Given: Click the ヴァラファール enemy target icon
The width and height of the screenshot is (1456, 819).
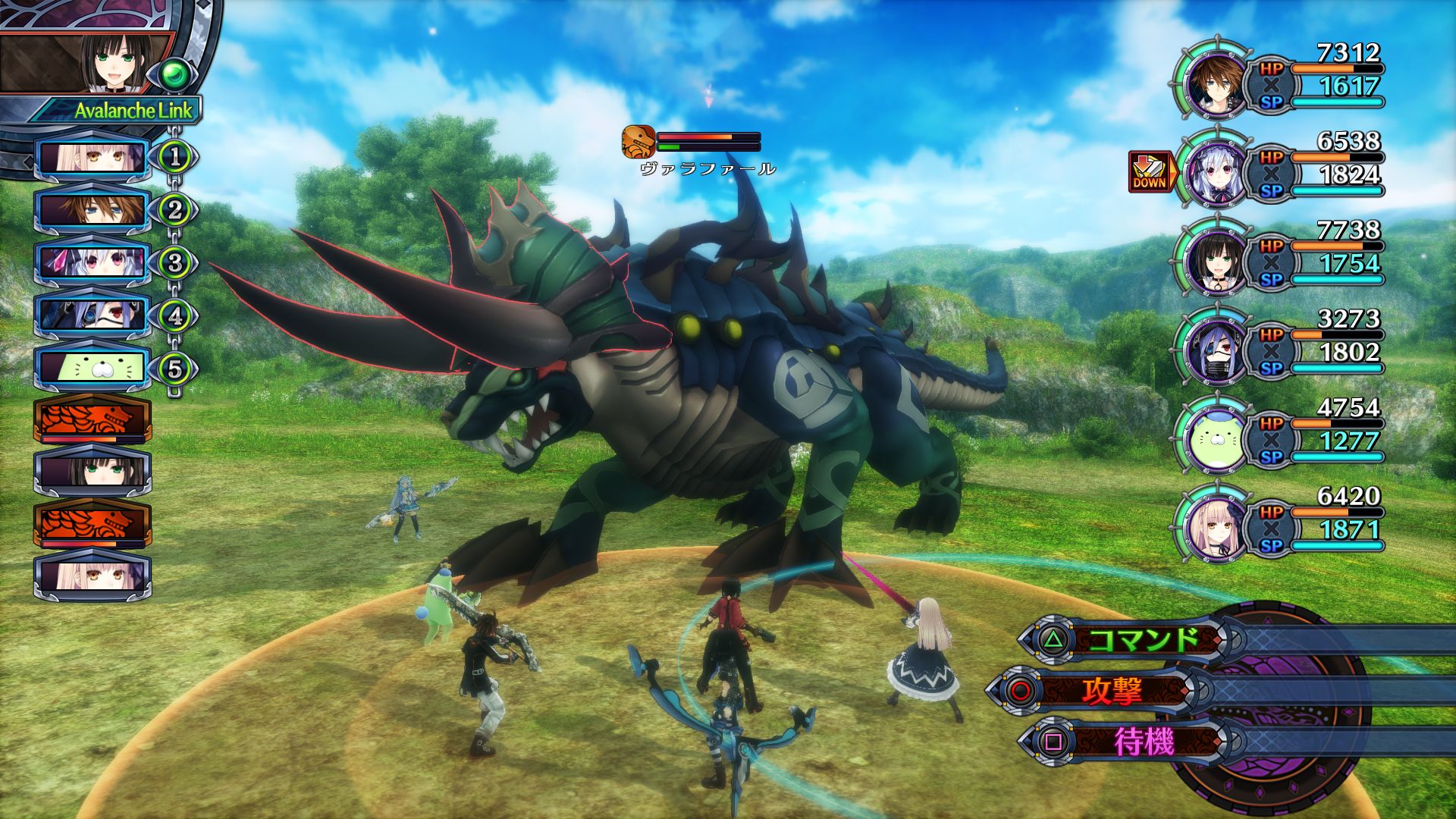Looking at the screenshot, I should pyautogui.click(x=638, y=142).
